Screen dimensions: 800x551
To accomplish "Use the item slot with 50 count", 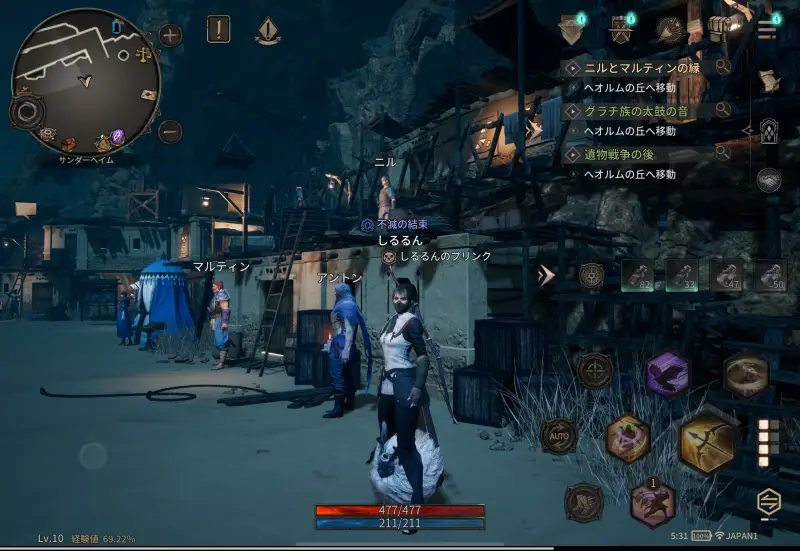I will tap(770, 275).
